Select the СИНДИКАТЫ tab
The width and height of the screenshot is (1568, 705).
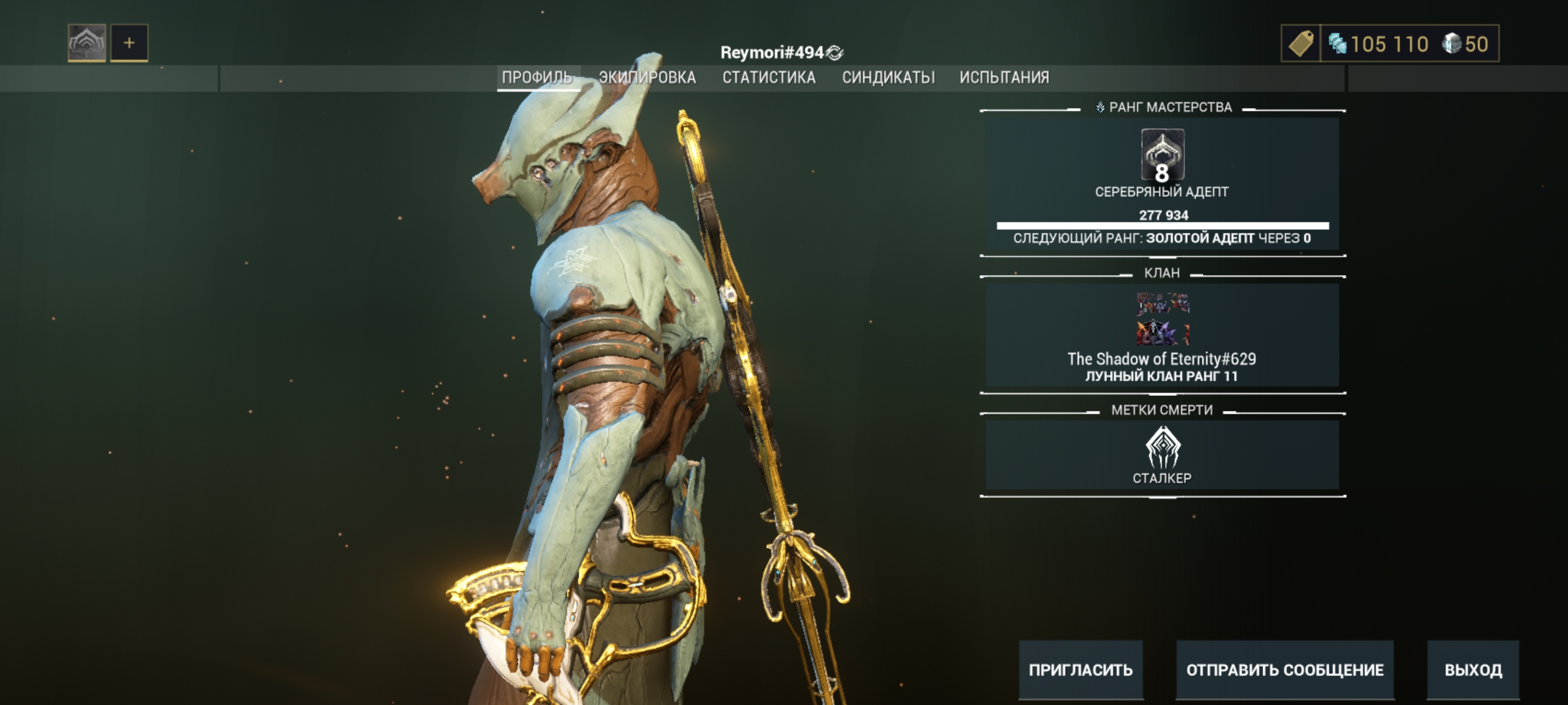click(888, 77)
